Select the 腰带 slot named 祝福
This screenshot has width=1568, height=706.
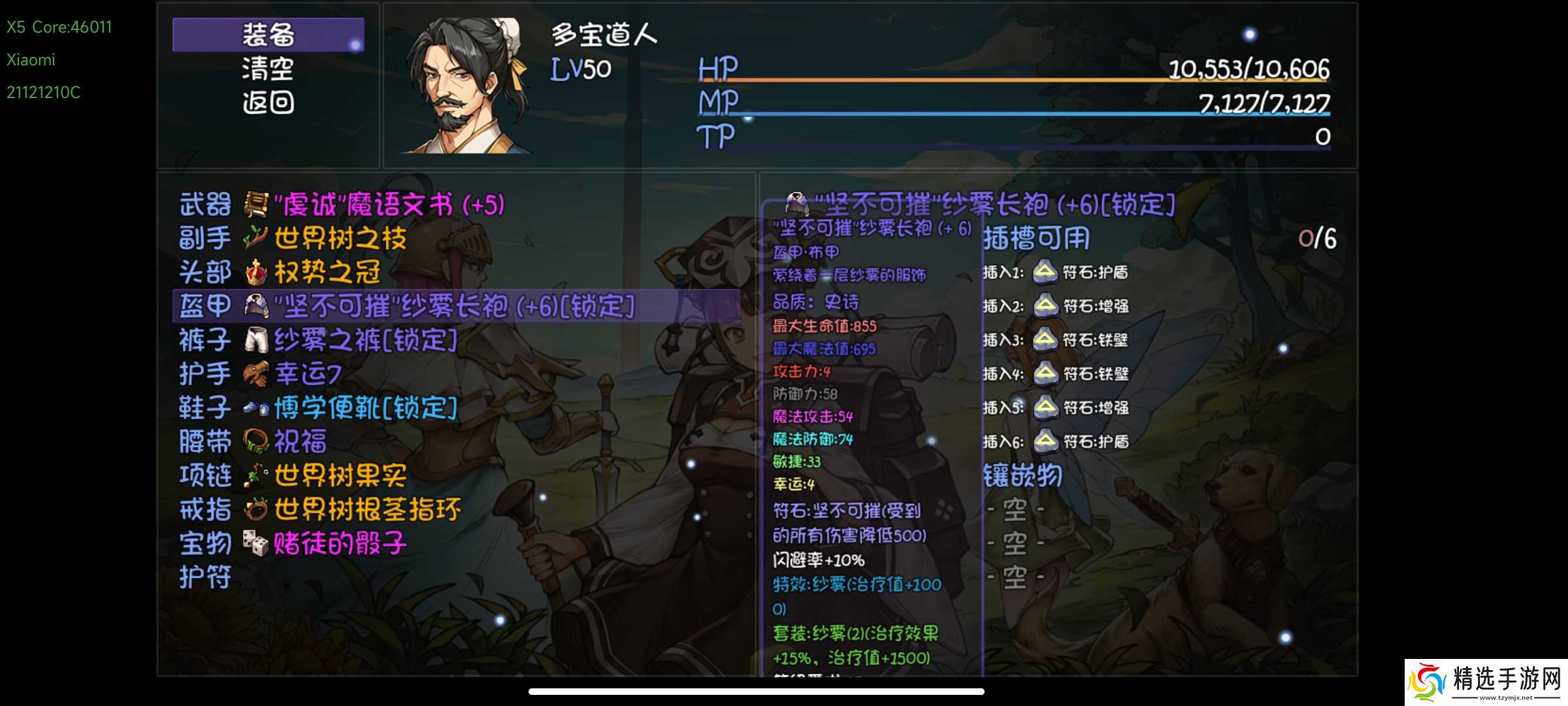tap(299, 442)
